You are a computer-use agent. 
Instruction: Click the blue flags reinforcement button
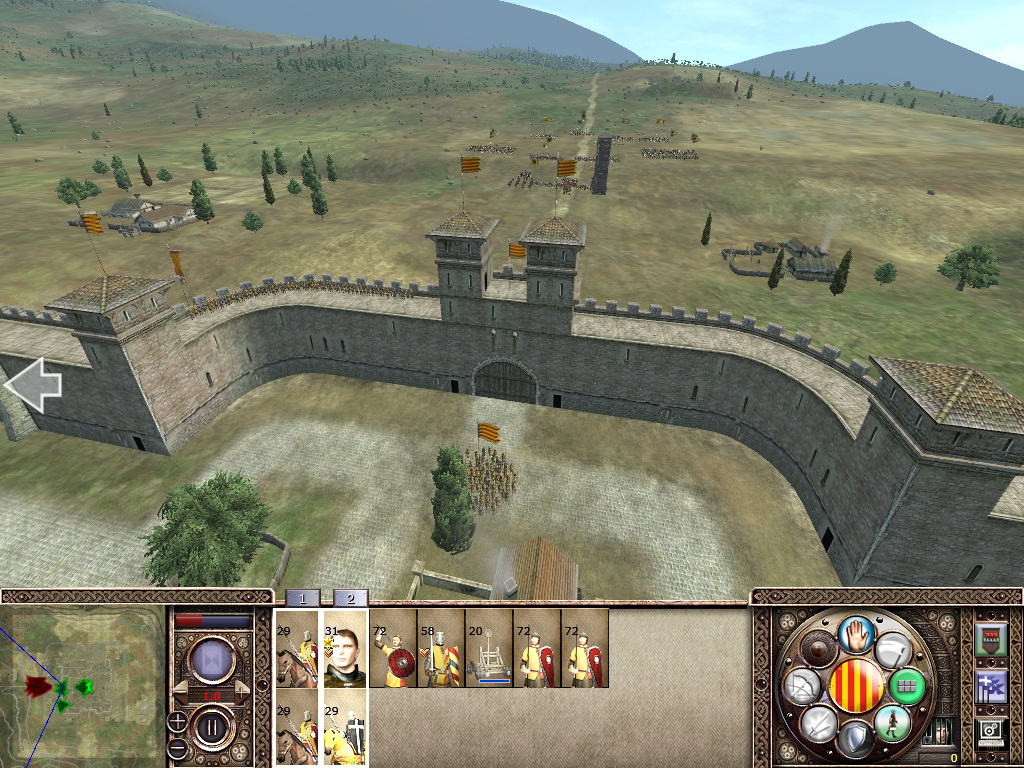point(990,687)
